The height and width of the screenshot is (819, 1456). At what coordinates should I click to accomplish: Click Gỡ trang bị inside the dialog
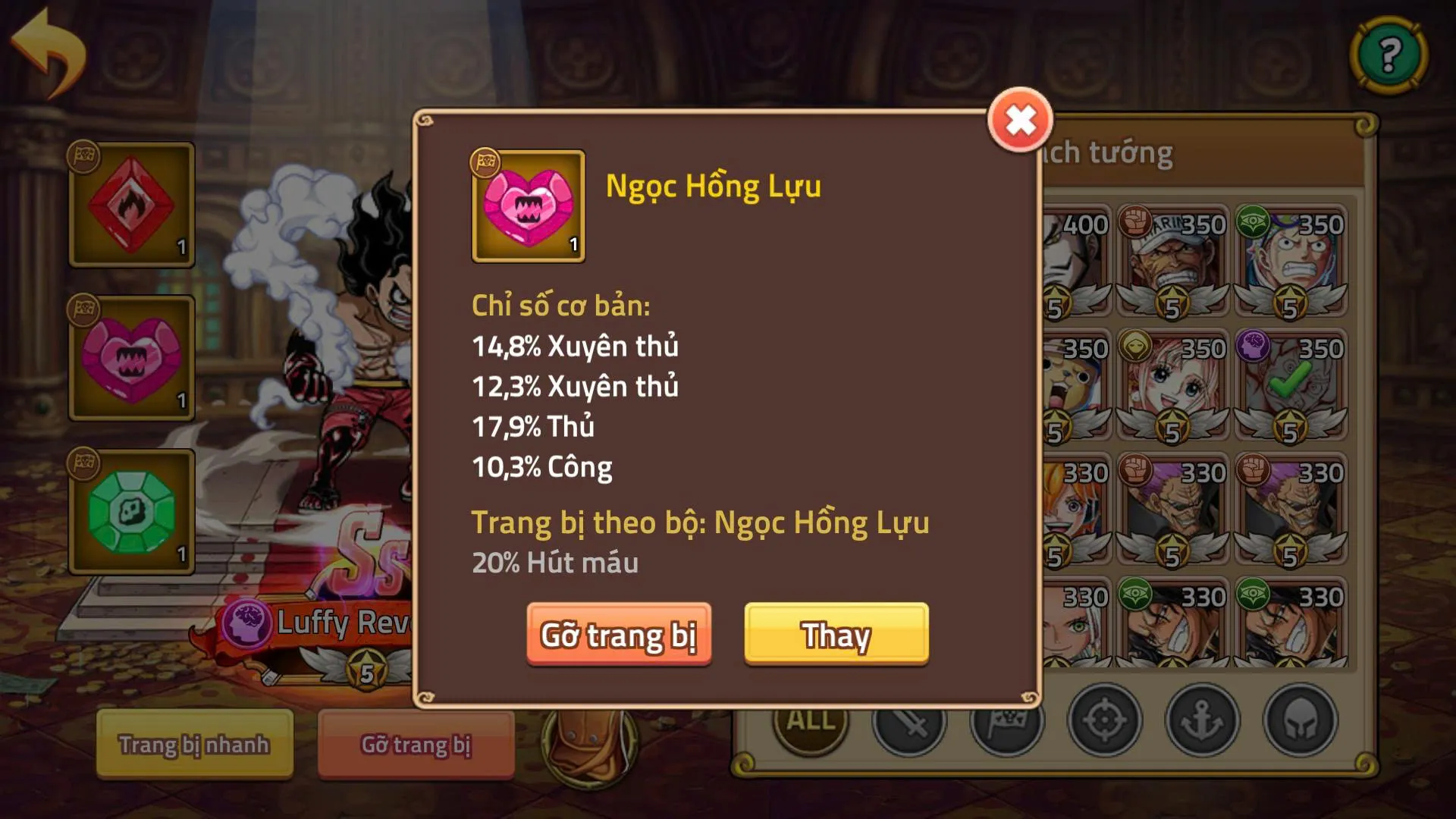click(619, 637)
